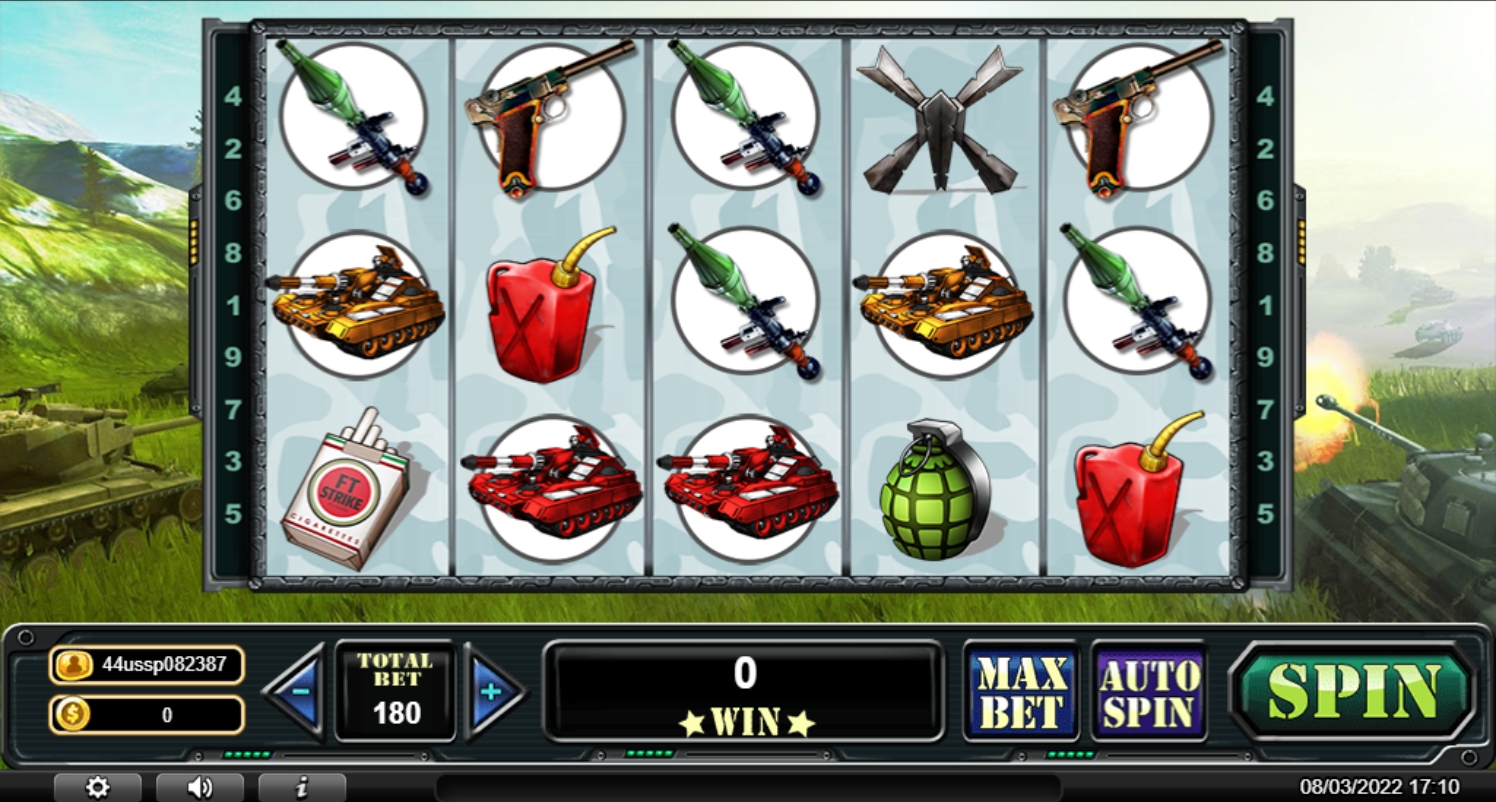Open the paytable via the info icon

tap(299, 787)
